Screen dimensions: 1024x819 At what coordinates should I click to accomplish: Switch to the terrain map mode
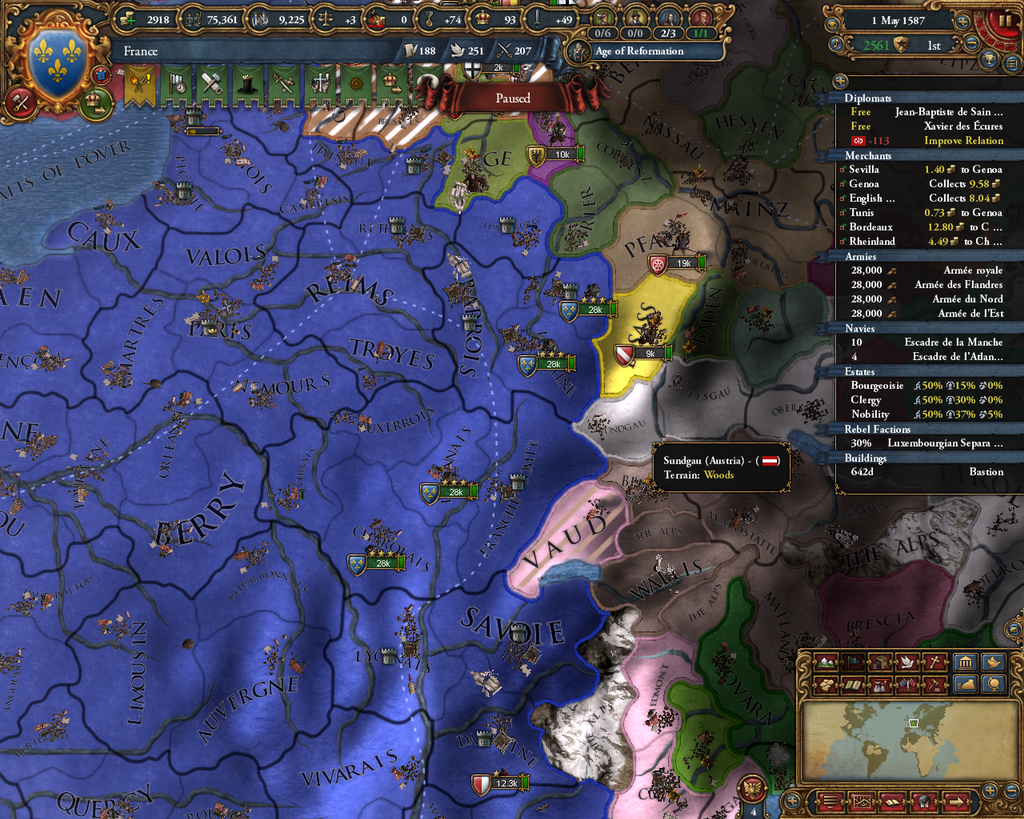(x=826, y=662)
